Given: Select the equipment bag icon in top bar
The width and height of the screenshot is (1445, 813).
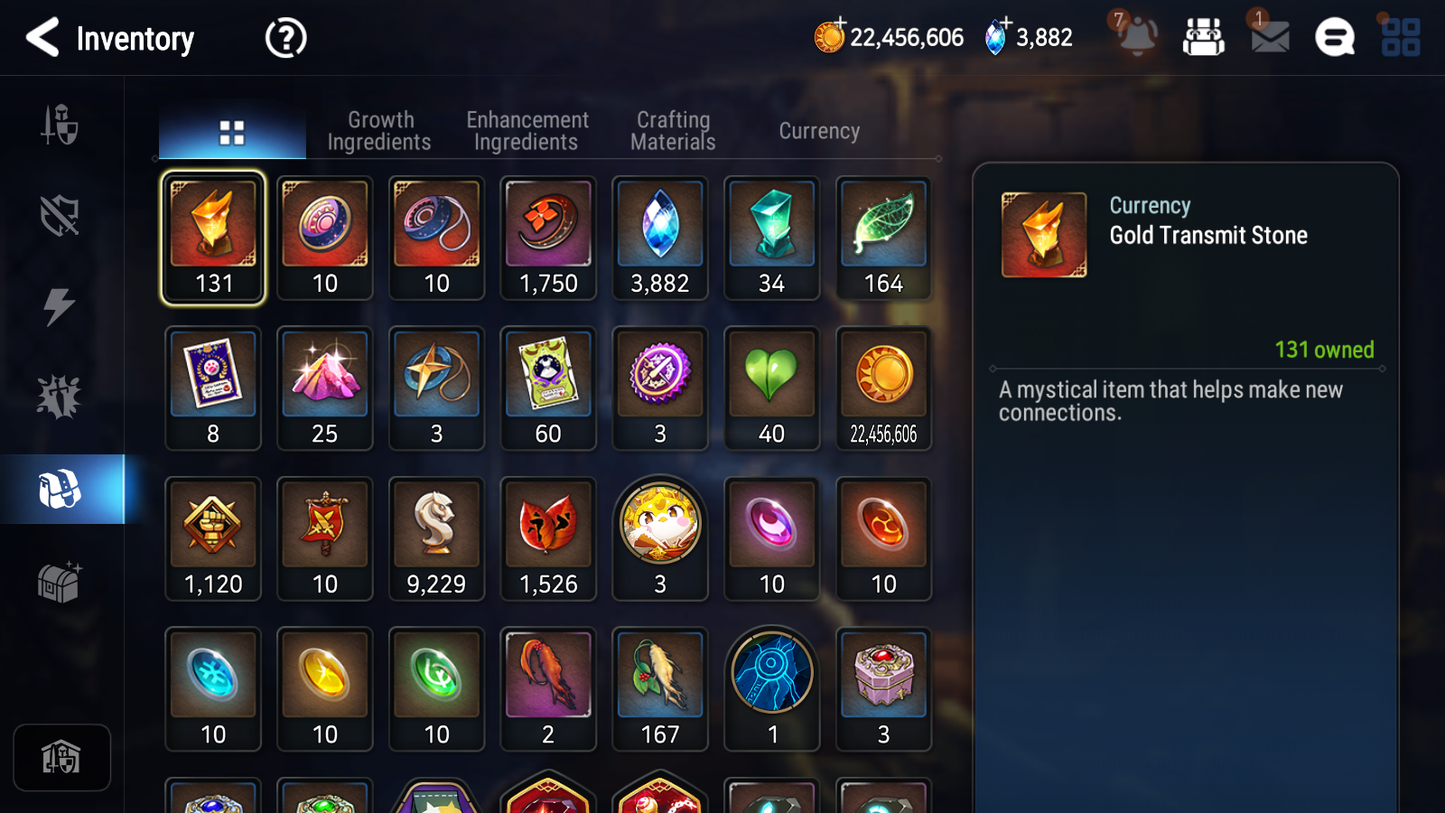Looking at the screenshot, I should point(1203,37).
